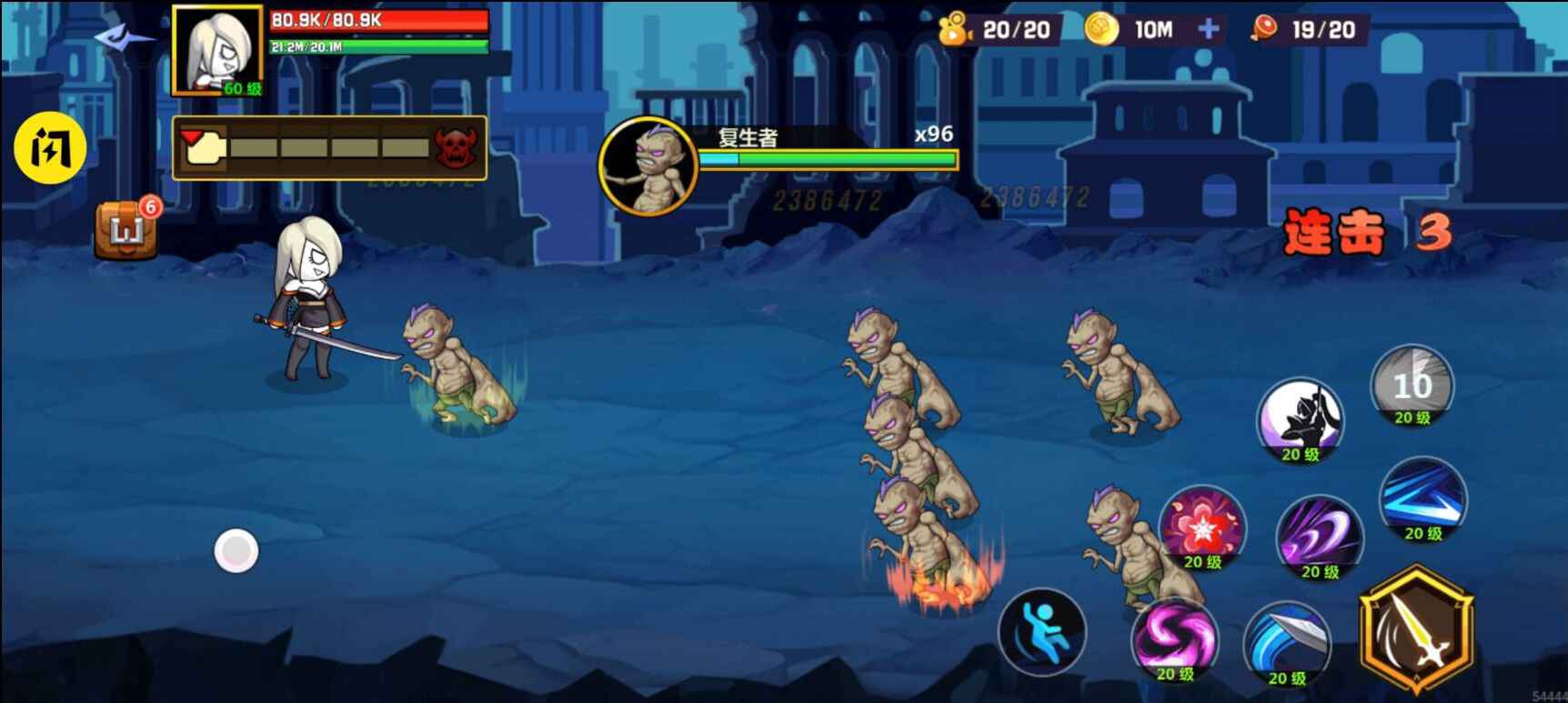Touch the white virtual joystick knob
This screenshot has height=703, width=1568.
[x=236, y=551]
